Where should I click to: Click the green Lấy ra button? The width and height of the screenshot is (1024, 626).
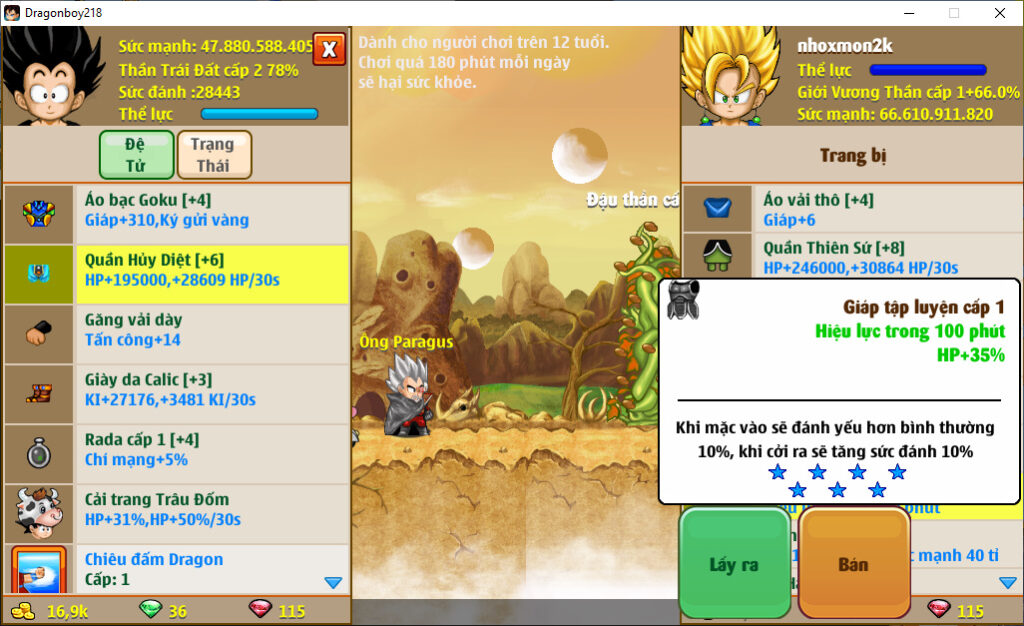coord(734,564)
